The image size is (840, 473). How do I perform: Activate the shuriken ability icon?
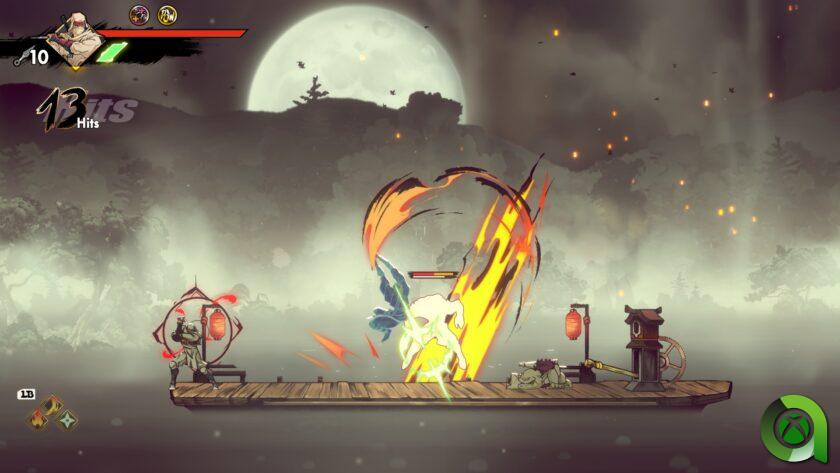(x=66, y=422)
